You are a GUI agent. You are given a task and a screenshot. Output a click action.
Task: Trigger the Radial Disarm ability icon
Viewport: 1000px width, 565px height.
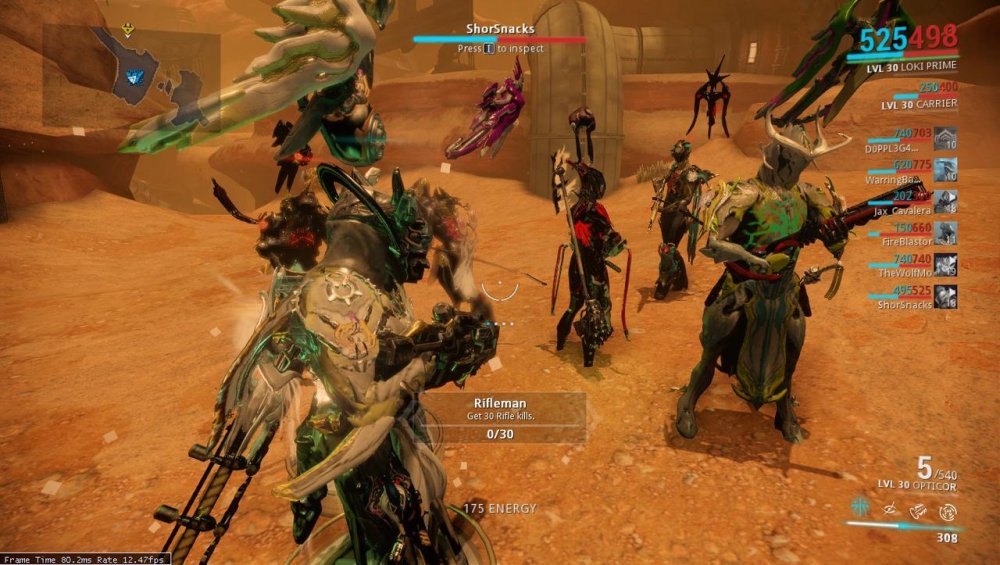coord(946,510)
